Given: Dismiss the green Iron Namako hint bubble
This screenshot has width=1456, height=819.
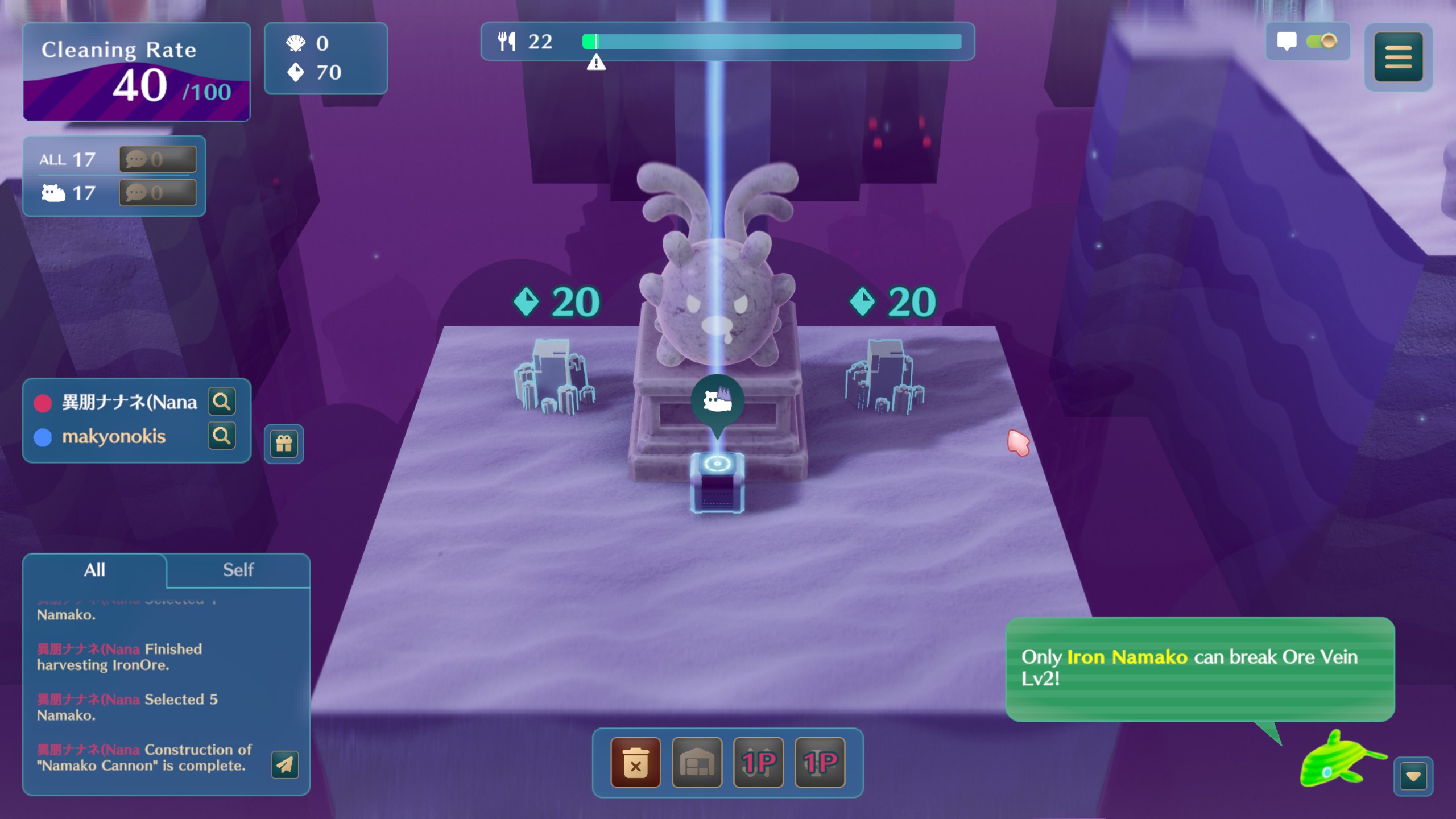Looking at the screenshot, I should [x=1199, y=668].
